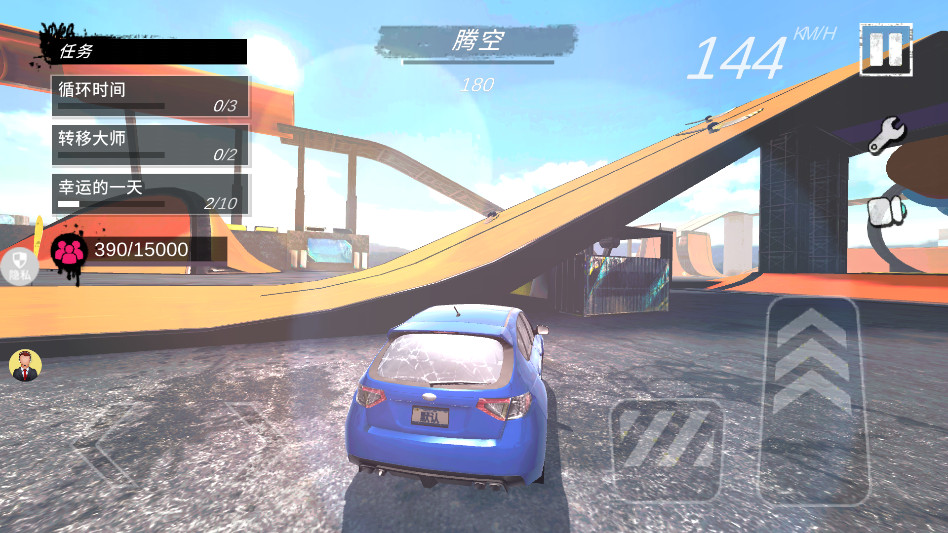
Task: Tap the striped brake pedal
Action: coord(666,449)
